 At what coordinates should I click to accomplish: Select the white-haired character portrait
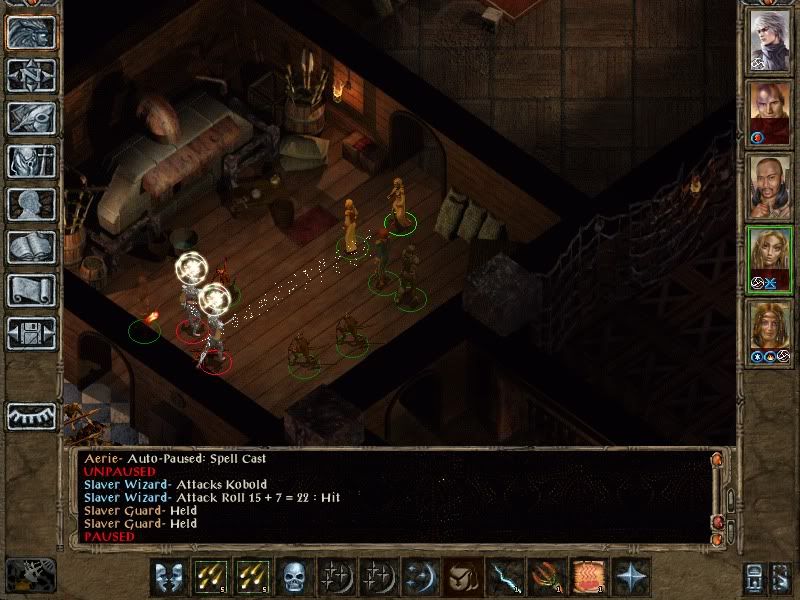click(770, 40)
